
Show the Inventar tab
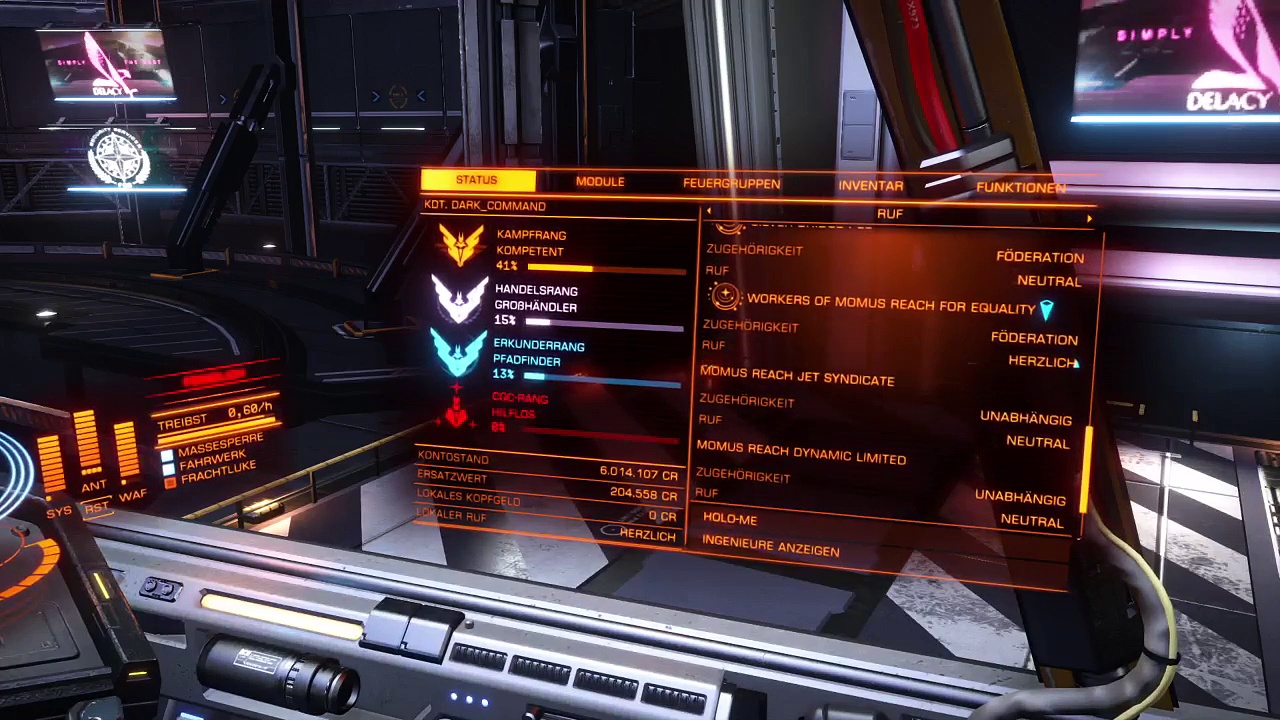click(871, 186)
